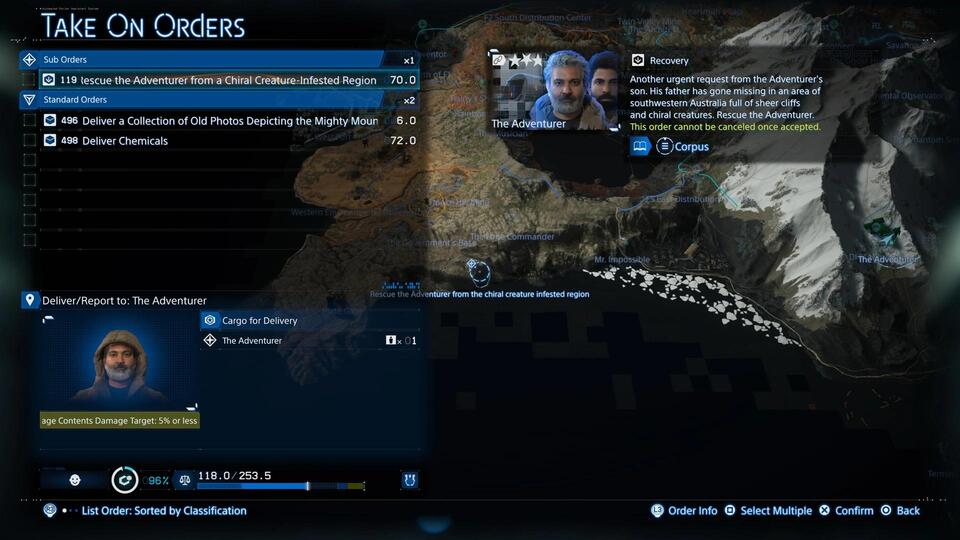This screenshot has width=960, height=540.
Task: Click The Adventurer map location marker
Action: tap(881, 232)
